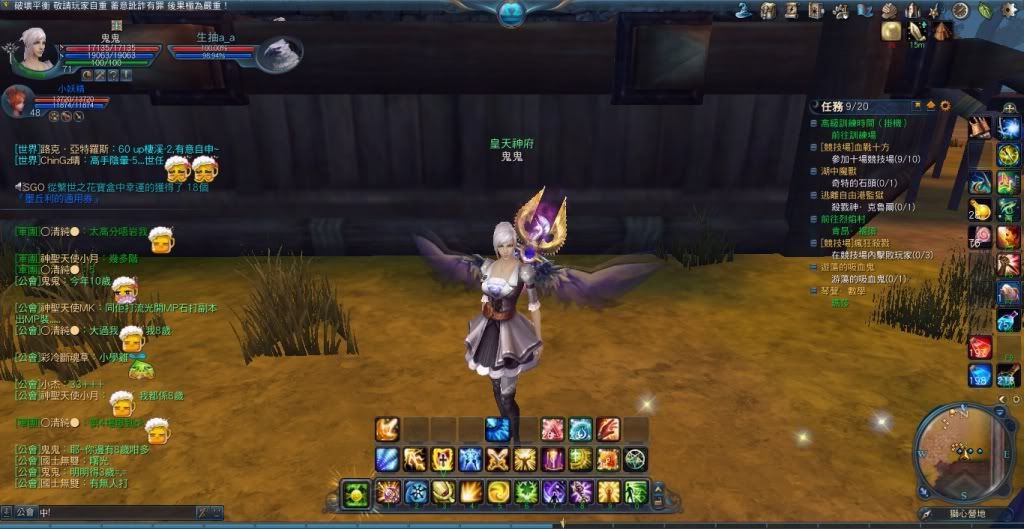Select the 15m timed buff icon
The height and width of the screenshot is (529, 1024).
(x=917, y=32)
